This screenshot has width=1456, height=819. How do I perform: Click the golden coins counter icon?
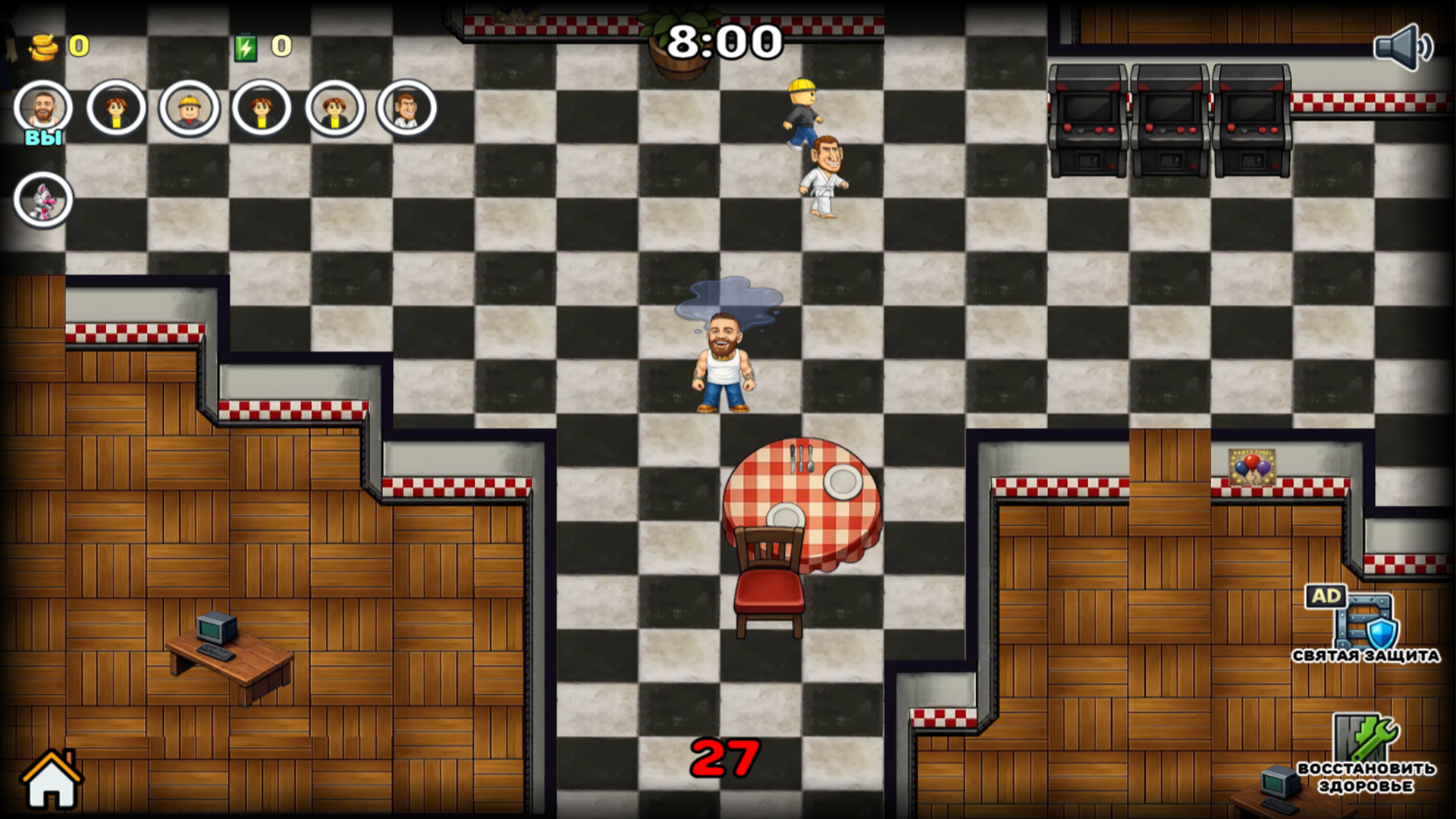point(44,45)
